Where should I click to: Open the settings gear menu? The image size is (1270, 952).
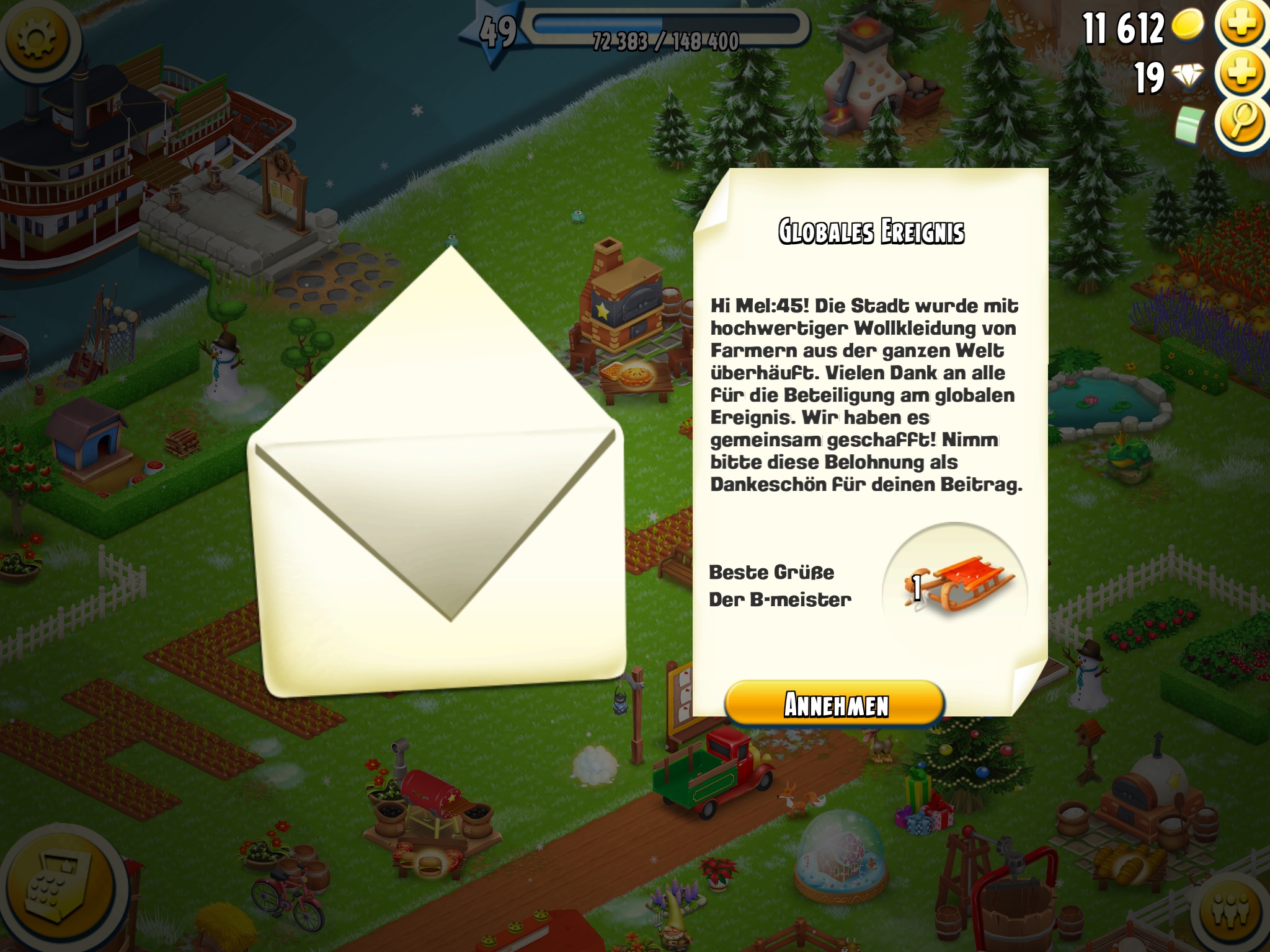pos(37,38)
